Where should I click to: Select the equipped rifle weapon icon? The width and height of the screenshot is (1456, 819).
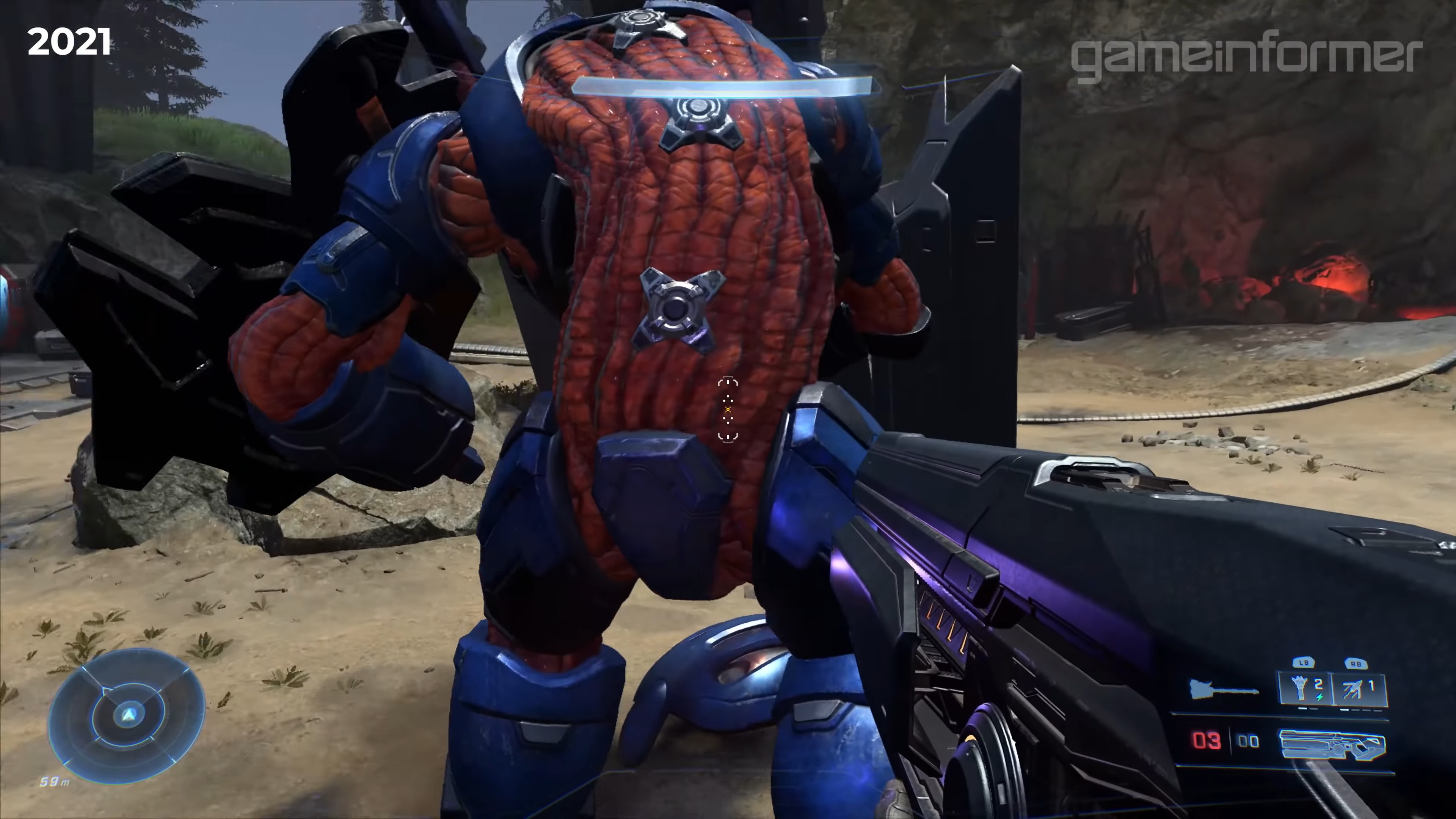point(1332,744)
